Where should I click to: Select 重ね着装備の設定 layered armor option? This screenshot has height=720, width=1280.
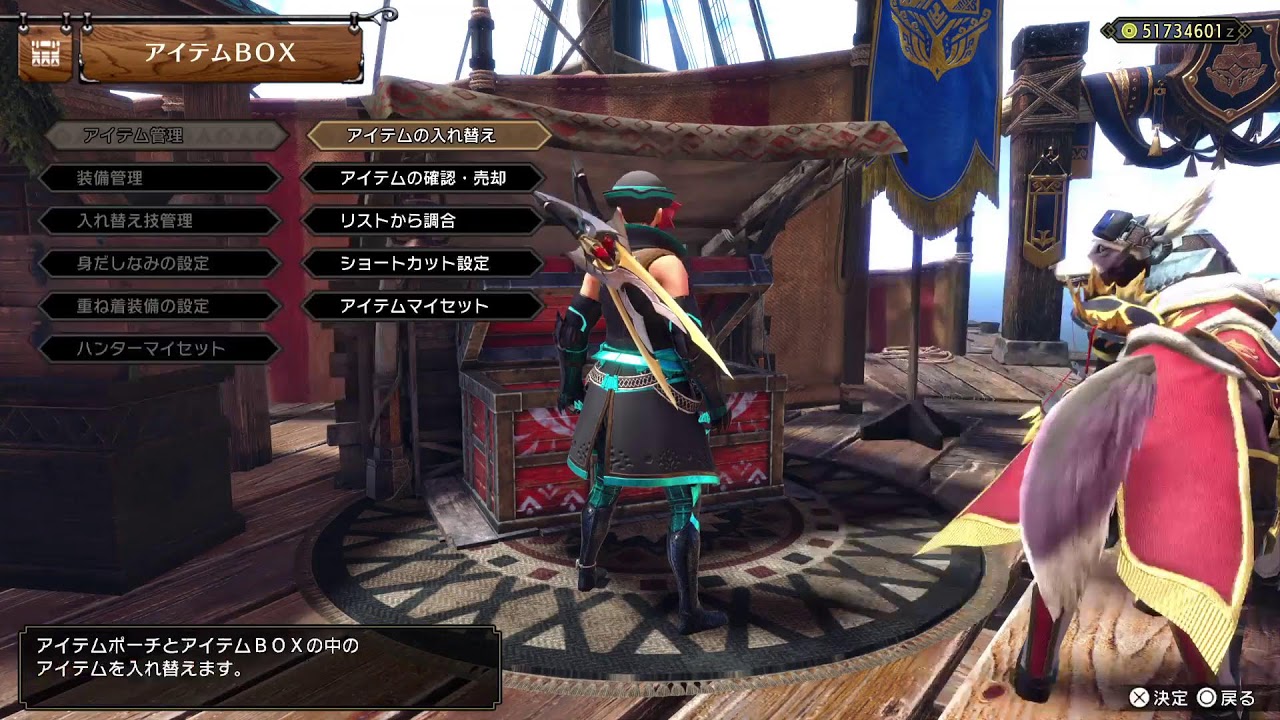(160, 306)
